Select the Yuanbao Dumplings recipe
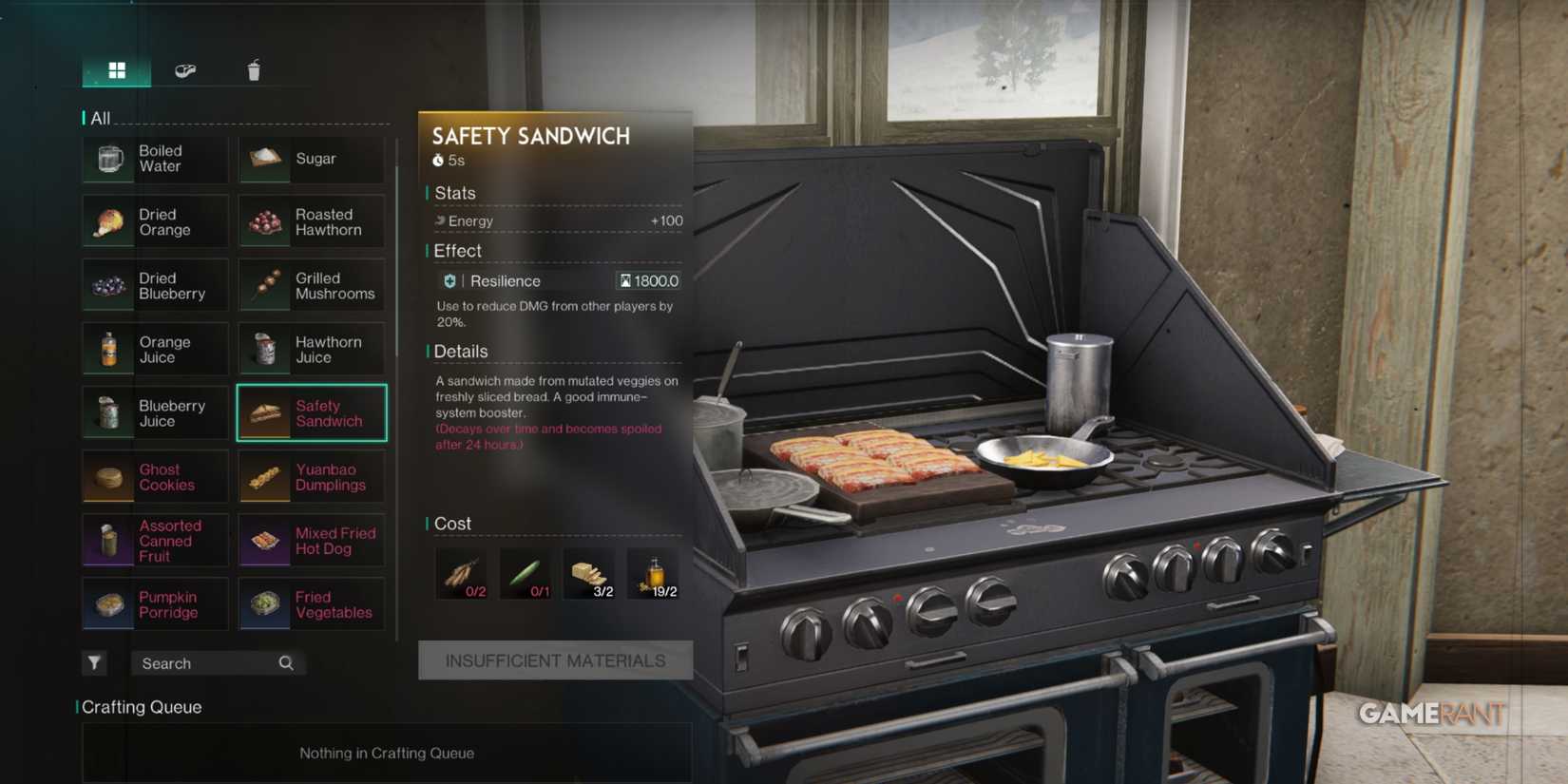Screen dimensions: 1568x784 pos(311,477)
